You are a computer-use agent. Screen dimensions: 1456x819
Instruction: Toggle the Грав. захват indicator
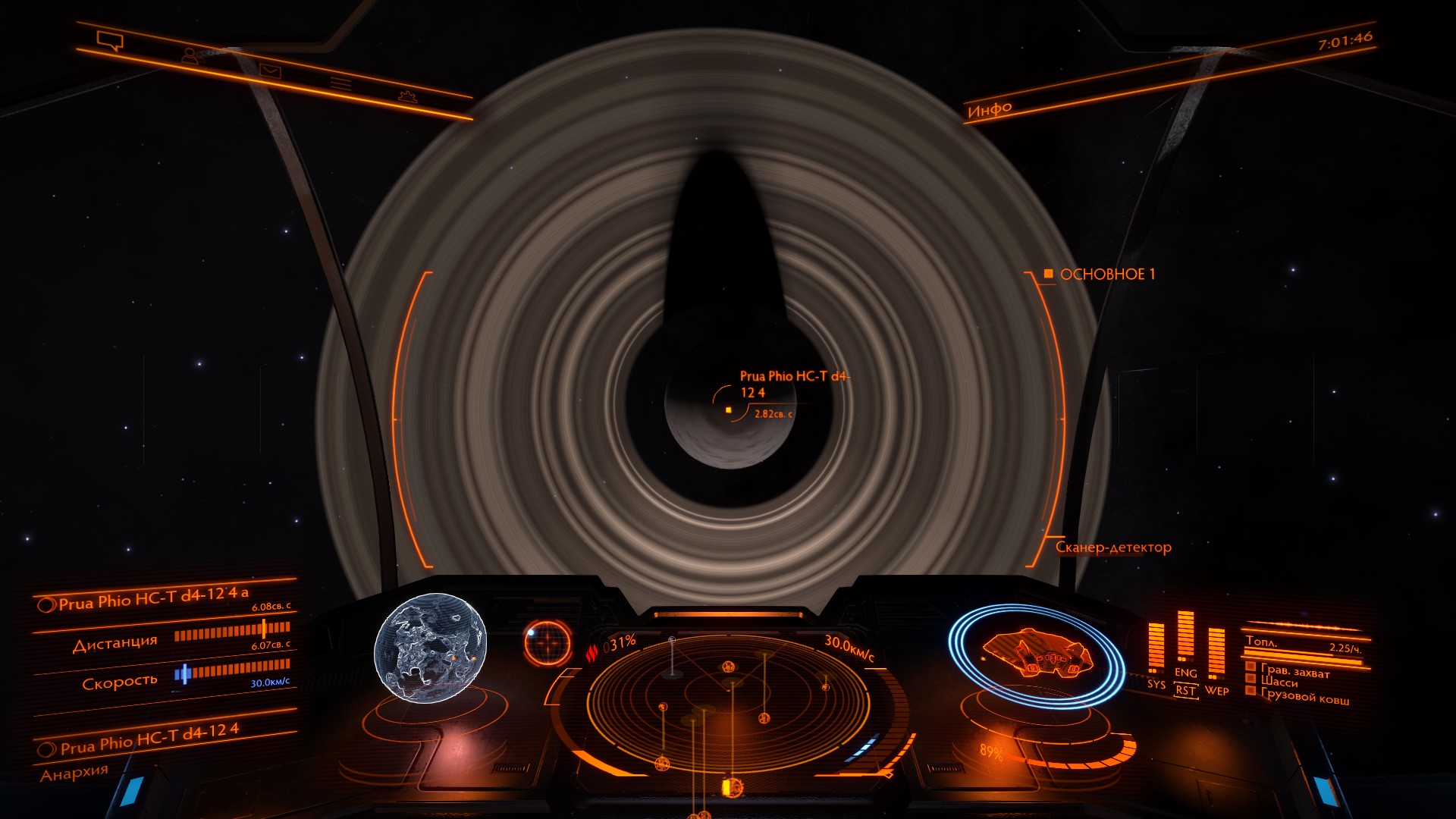[1294, 671]
